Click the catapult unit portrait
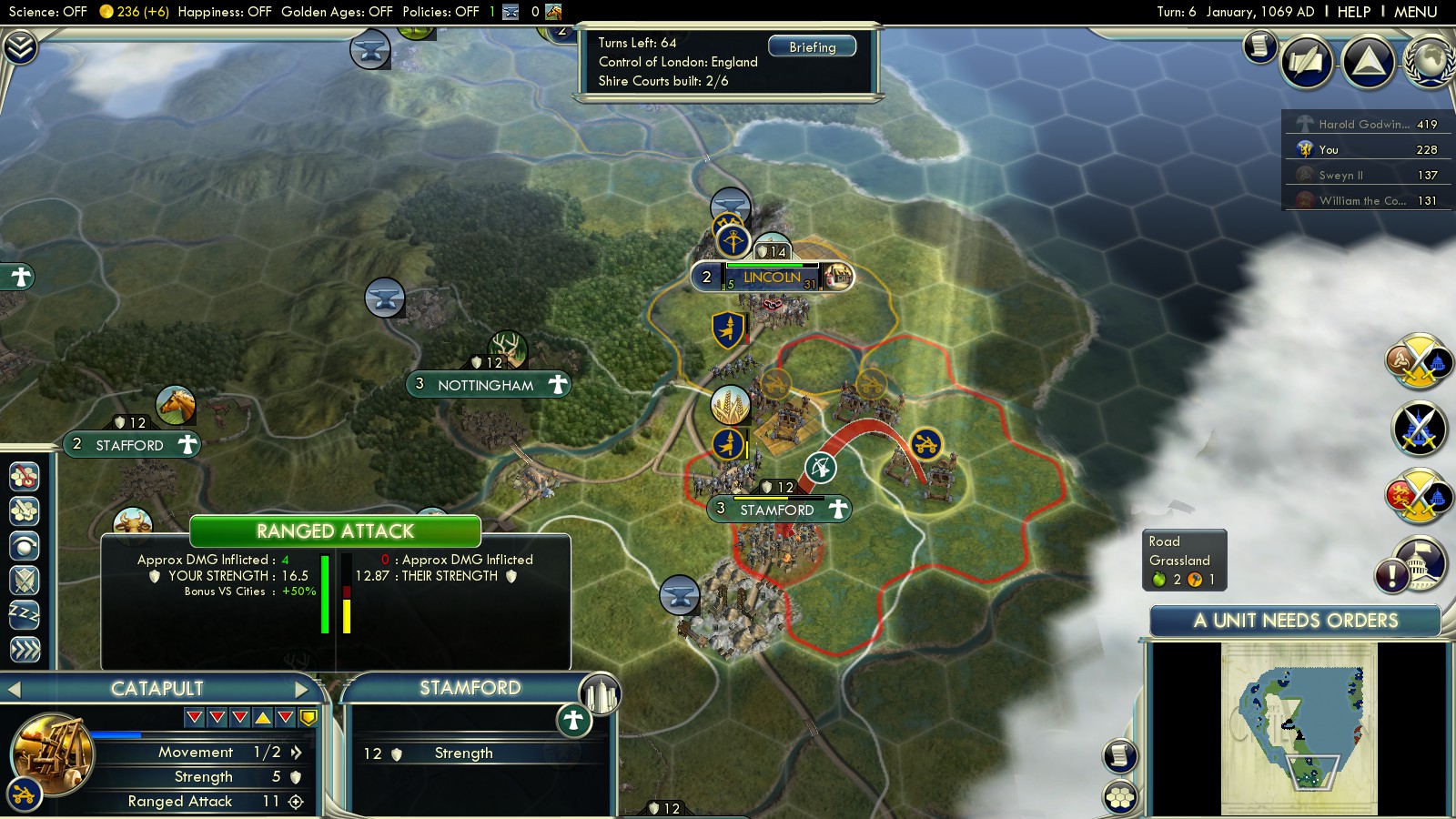1456x819 pixels. click(x=53, y=753)
